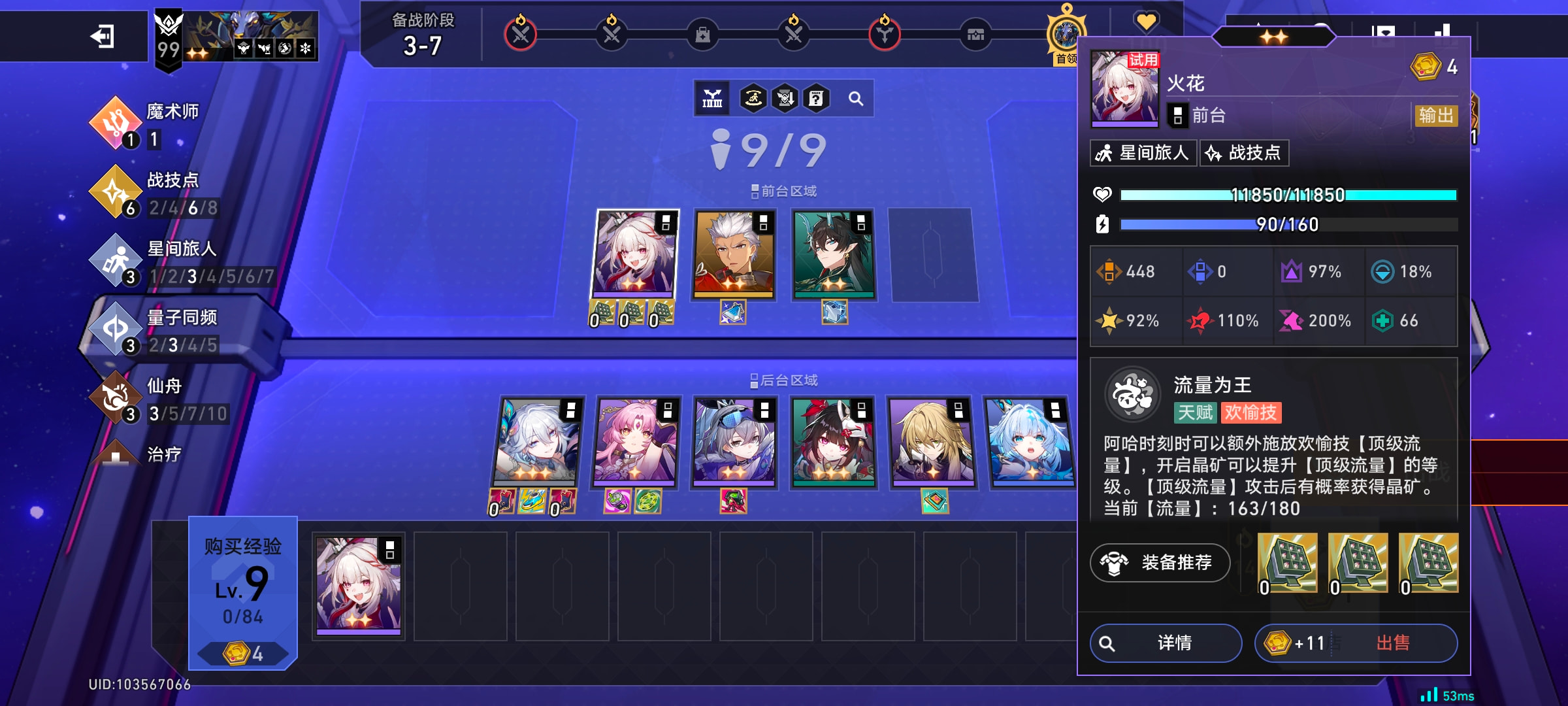Open the magnifier search above the field
The width and height of the screenshot is (1568, 706).
[x=855, y=99]
